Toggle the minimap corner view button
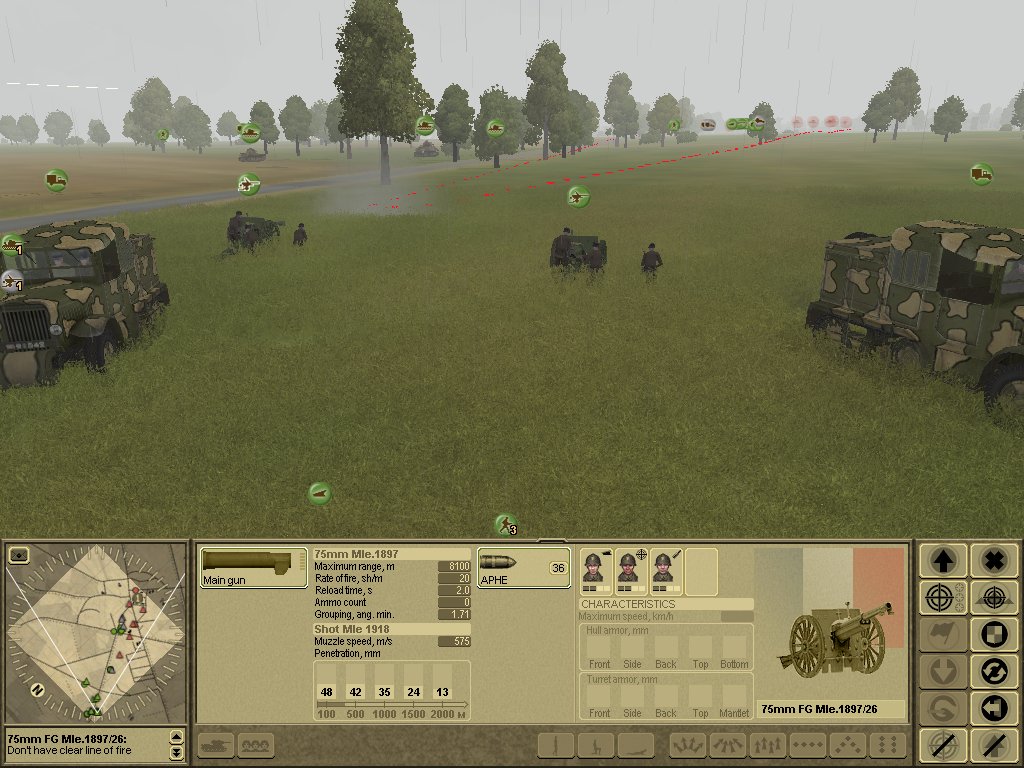Screen dimensions: 1024x768 17,554
